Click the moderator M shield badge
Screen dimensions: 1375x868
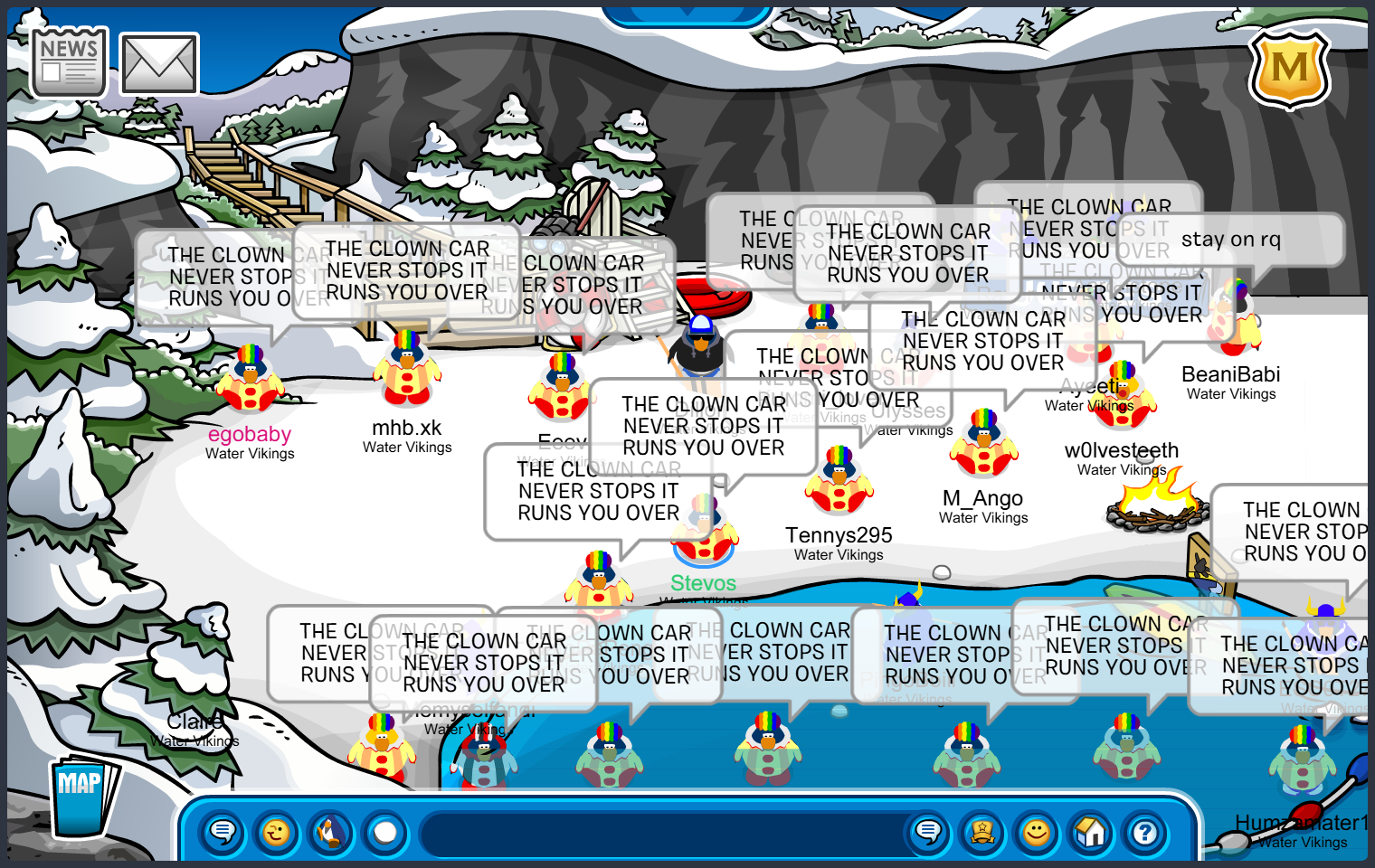[x=1289, y=69]
